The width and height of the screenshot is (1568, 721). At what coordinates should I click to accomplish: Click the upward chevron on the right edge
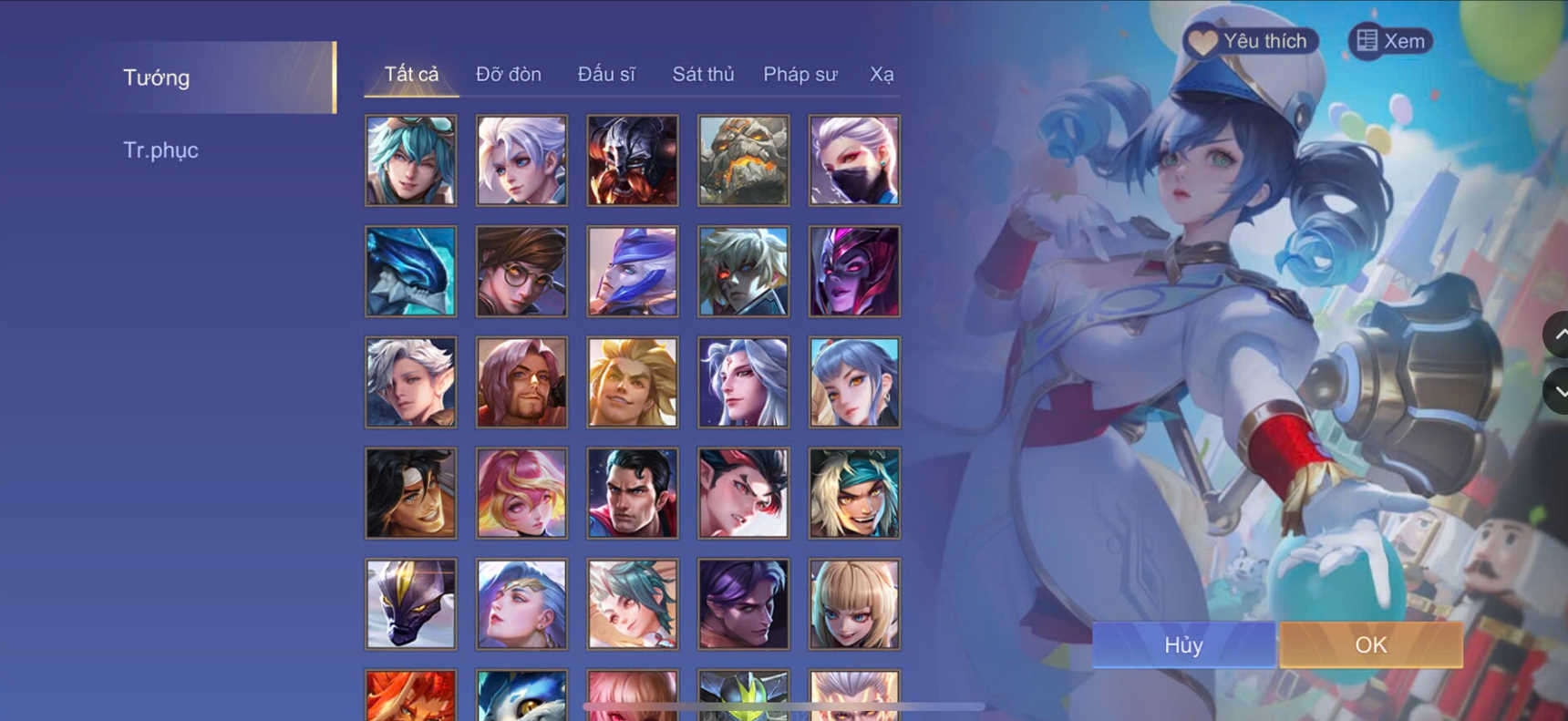click(x=1561, y=335)
